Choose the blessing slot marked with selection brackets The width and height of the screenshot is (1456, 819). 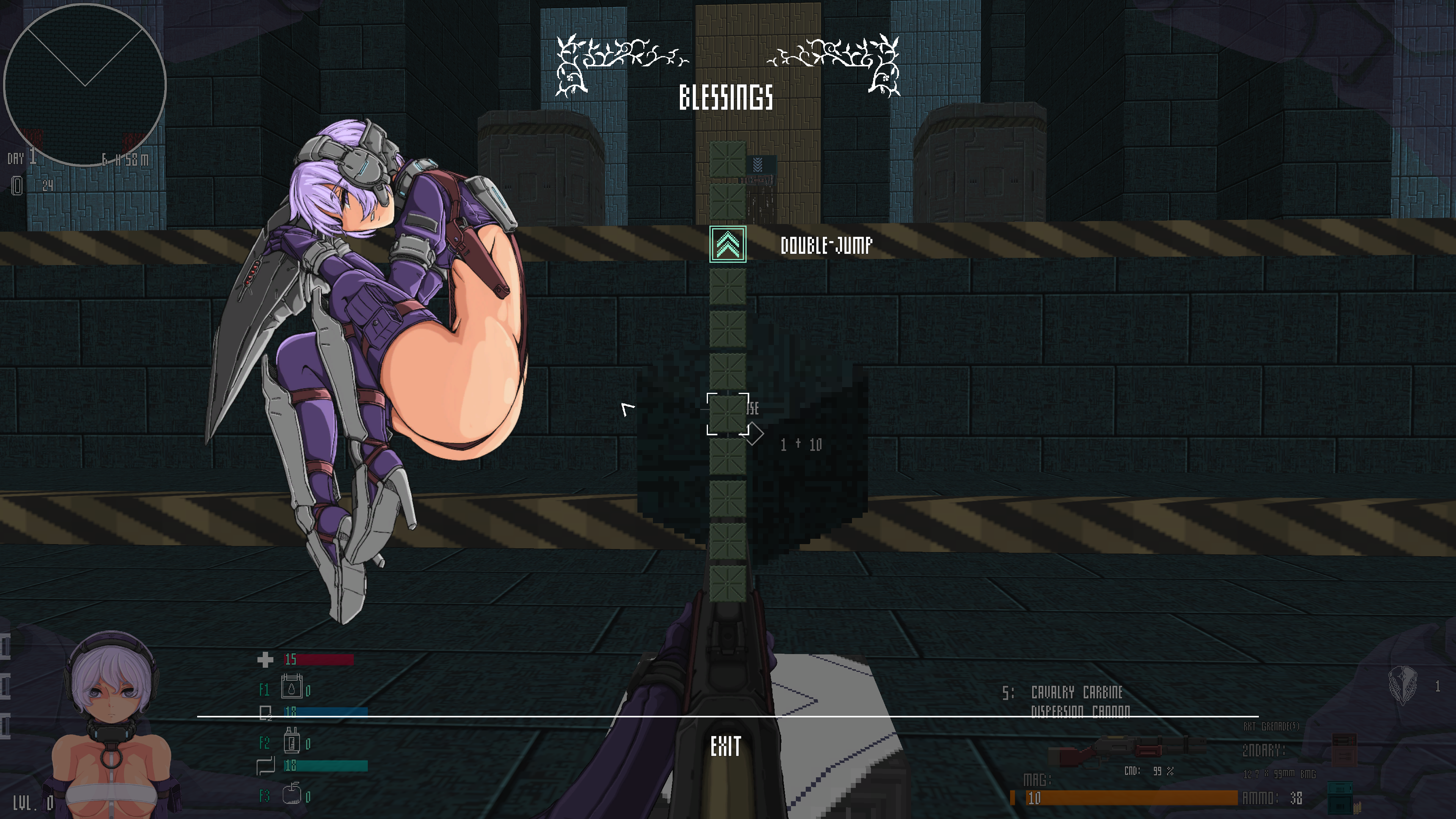728,414
